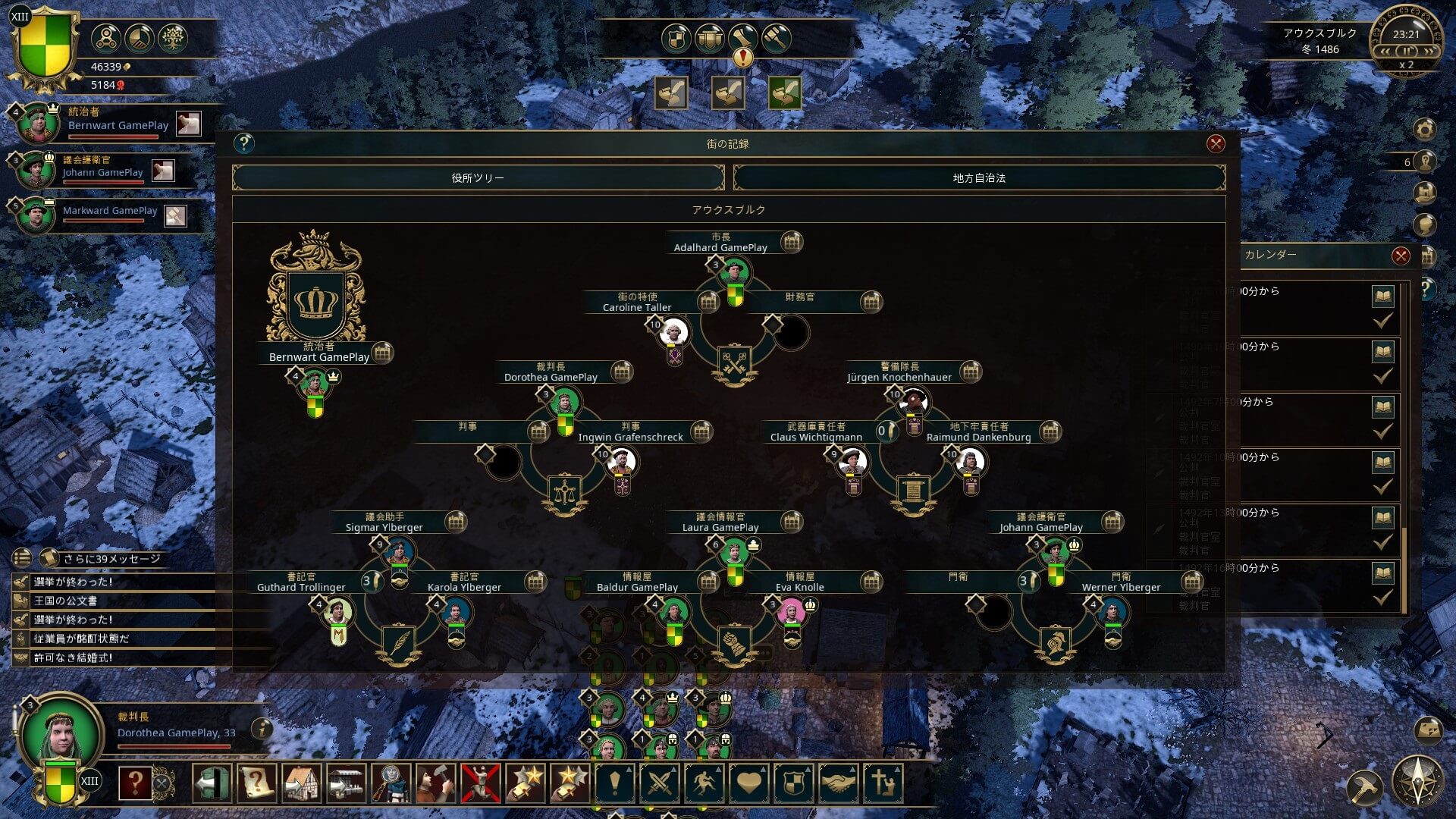Activate the crossed swords action

coord(659,783)
